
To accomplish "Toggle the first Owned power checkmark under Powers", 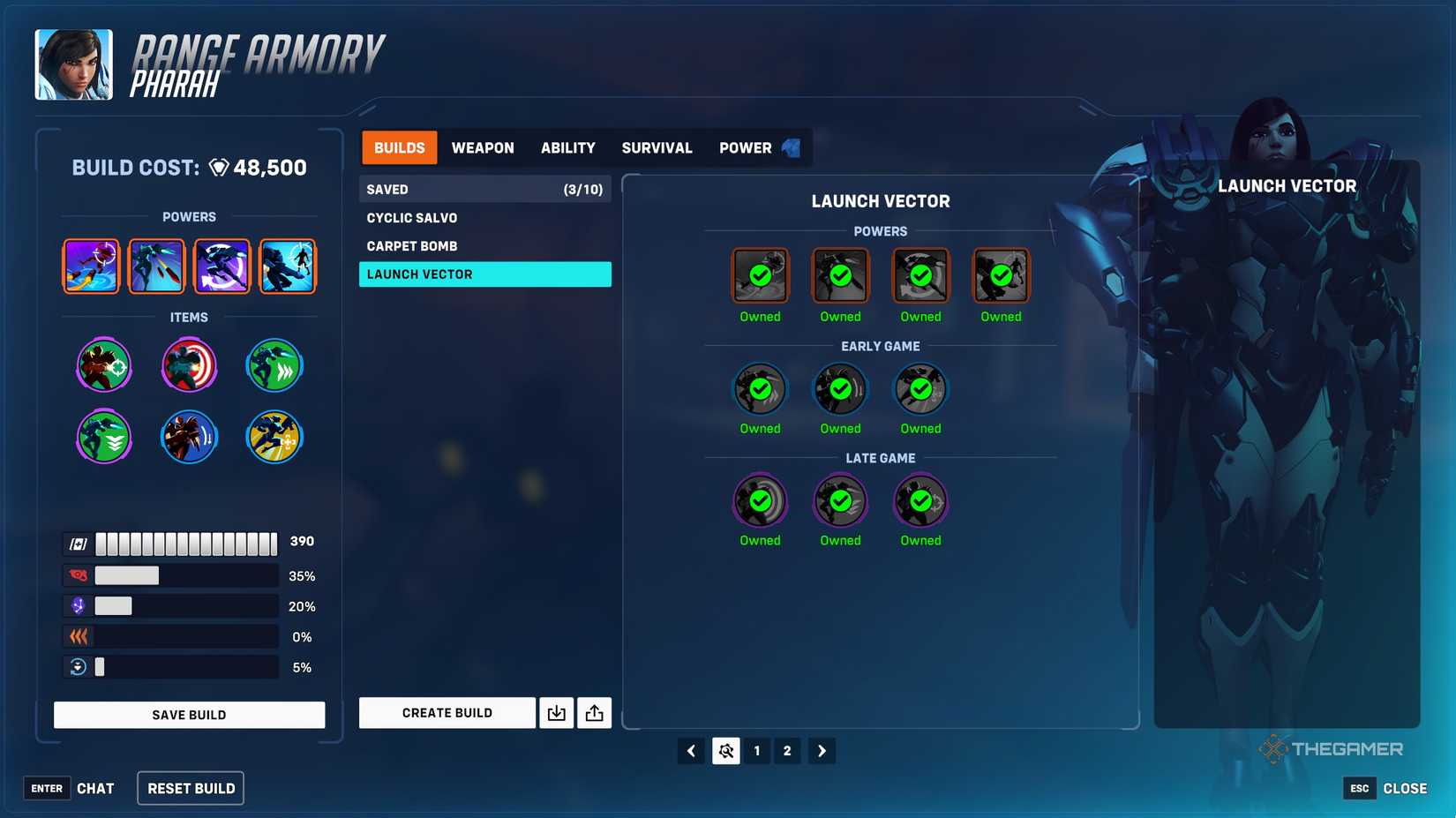I will pyautogui.click(x=759, y=275).
